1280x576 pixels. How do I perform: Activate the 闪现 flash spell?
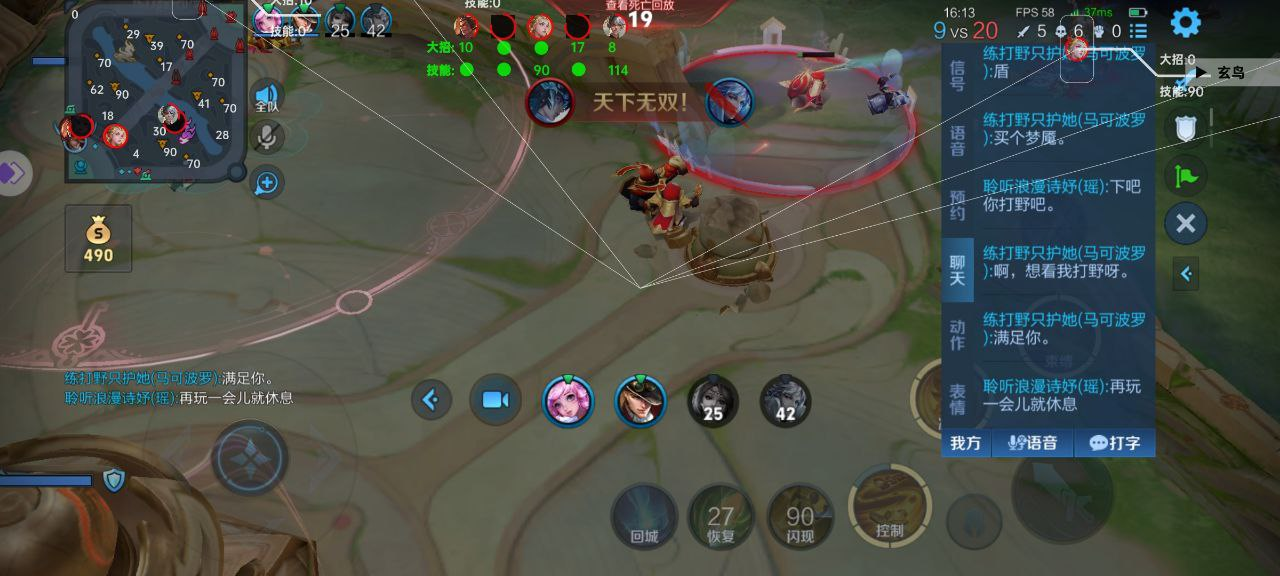coord(800,517)
